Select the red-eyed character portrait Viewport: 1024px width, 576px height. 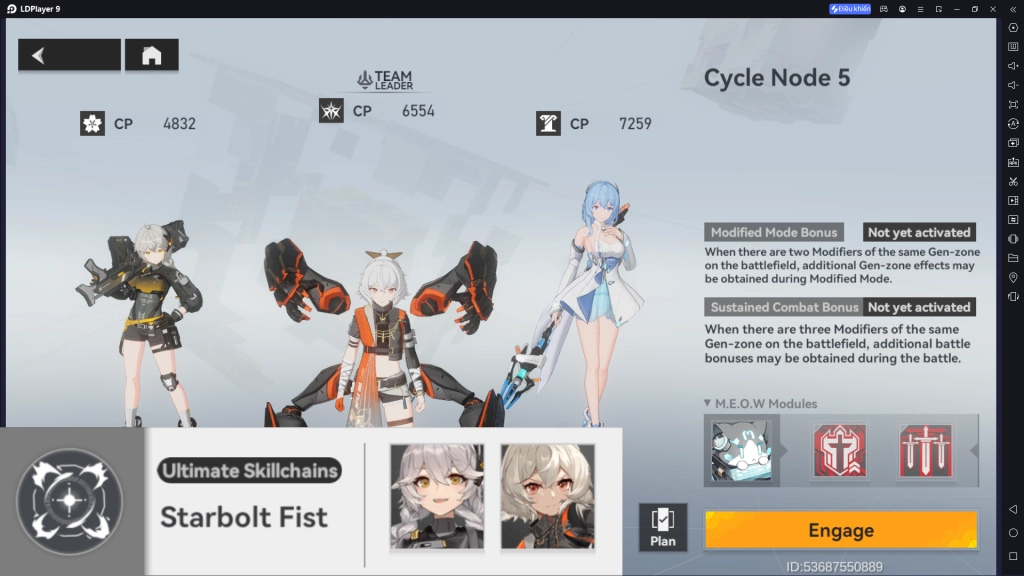point(547,497)
